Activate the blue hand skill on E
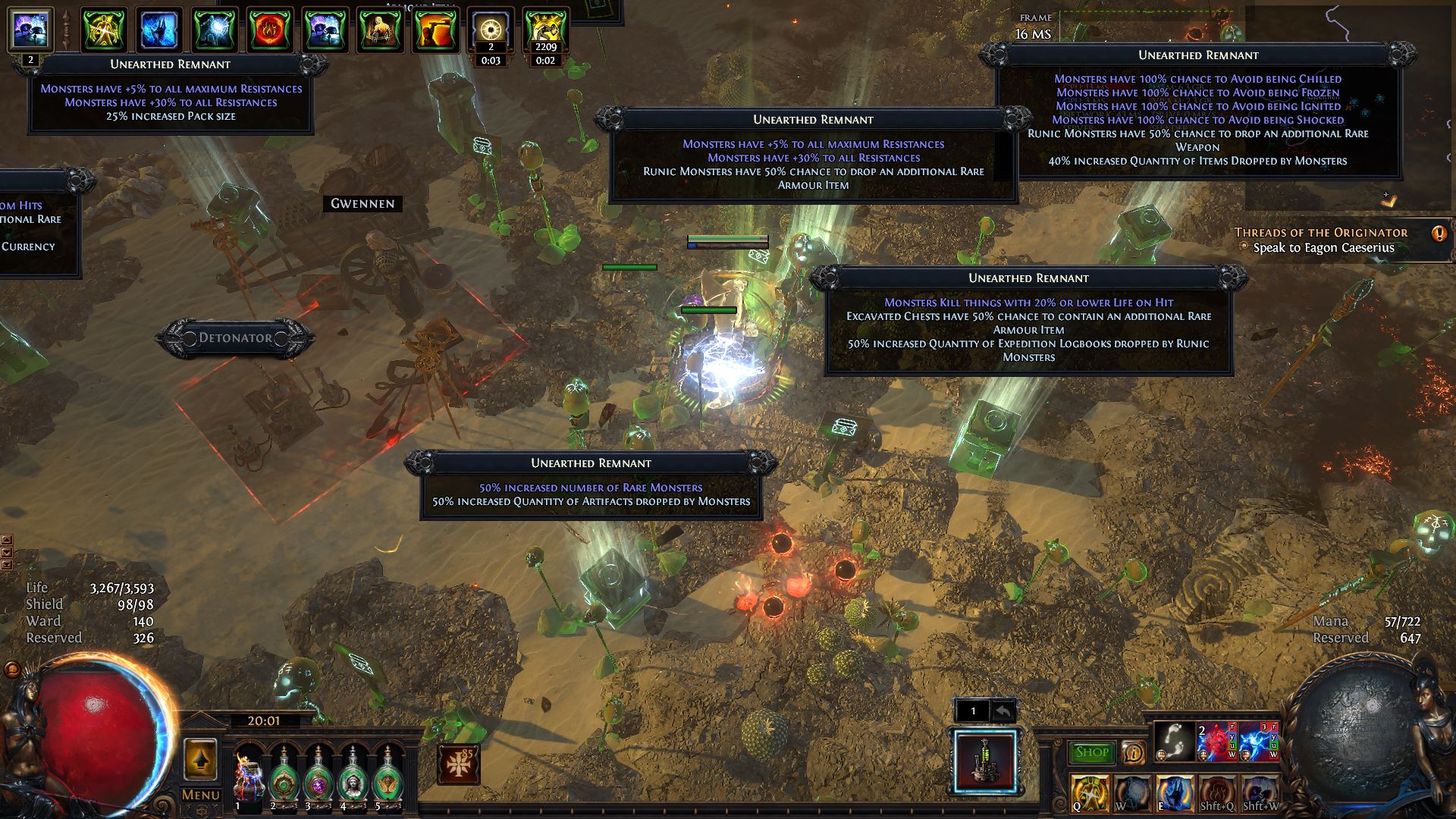1456x819 pixels. coord(1174,792)
